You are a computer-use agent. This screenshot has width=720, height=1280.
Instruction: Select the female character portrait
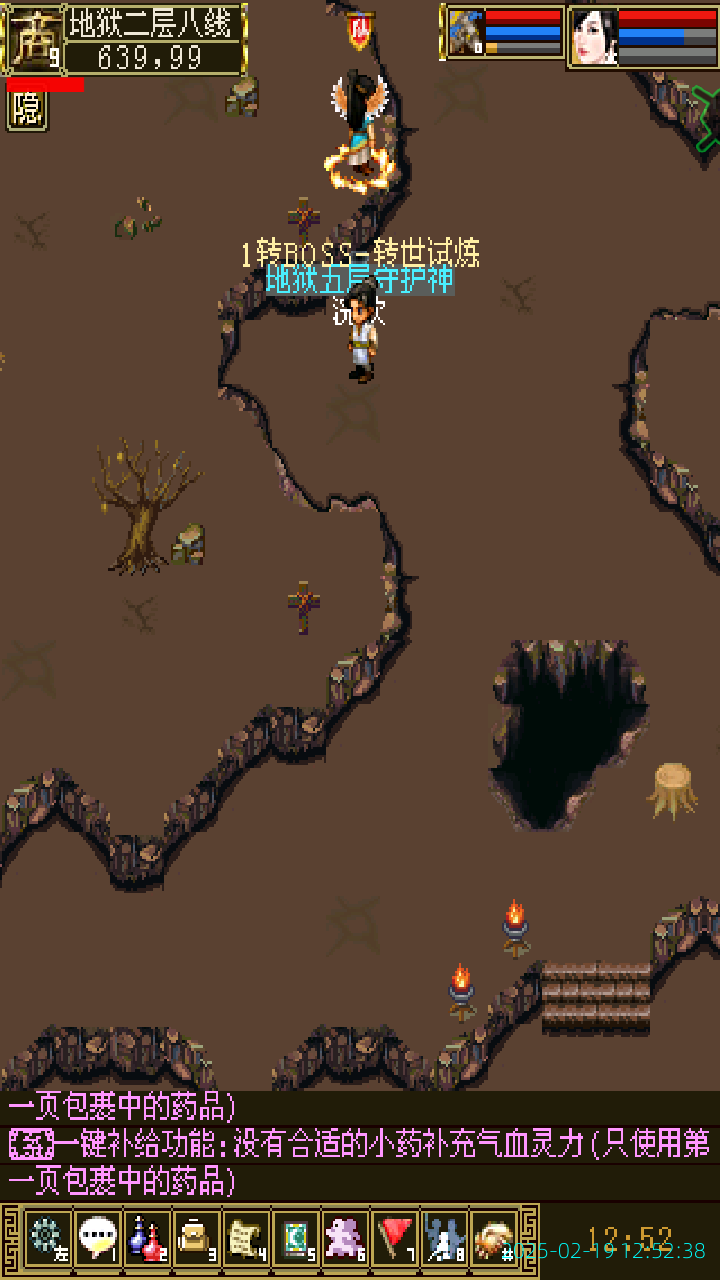click(x=595, y=37)
